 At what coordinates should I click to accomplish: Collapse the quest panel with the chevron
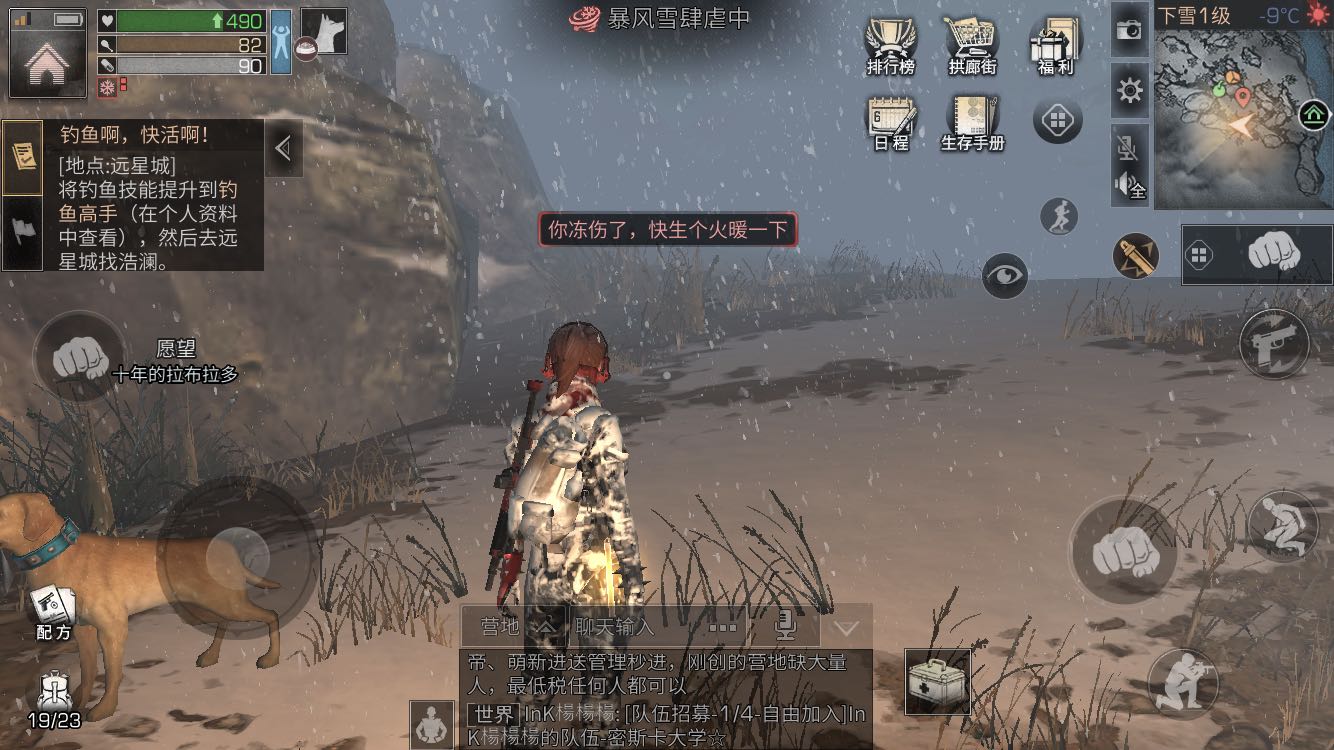283,148
